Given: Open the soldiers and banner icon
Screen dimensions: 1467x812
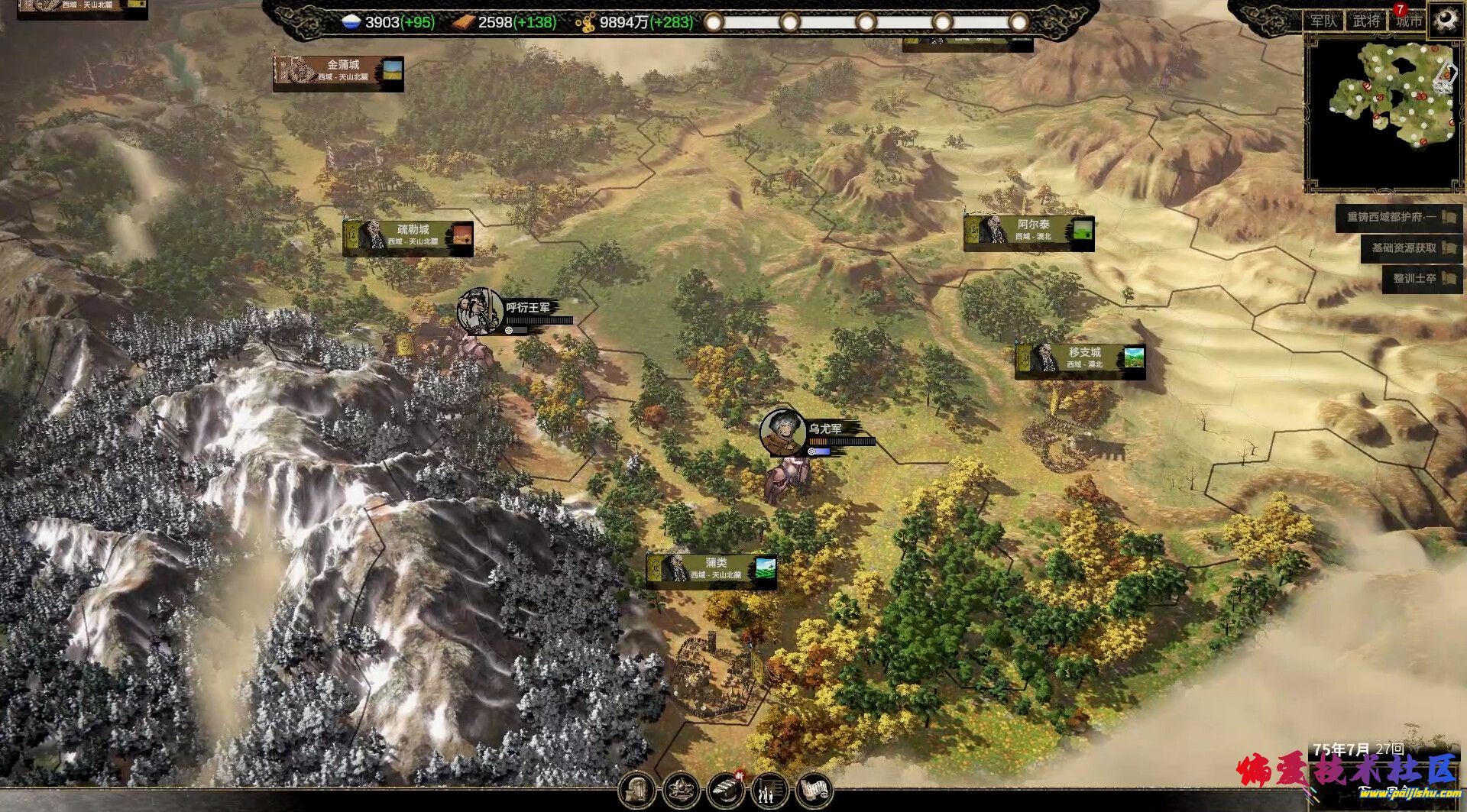Looking at the screenshot, I should (769, 790).
